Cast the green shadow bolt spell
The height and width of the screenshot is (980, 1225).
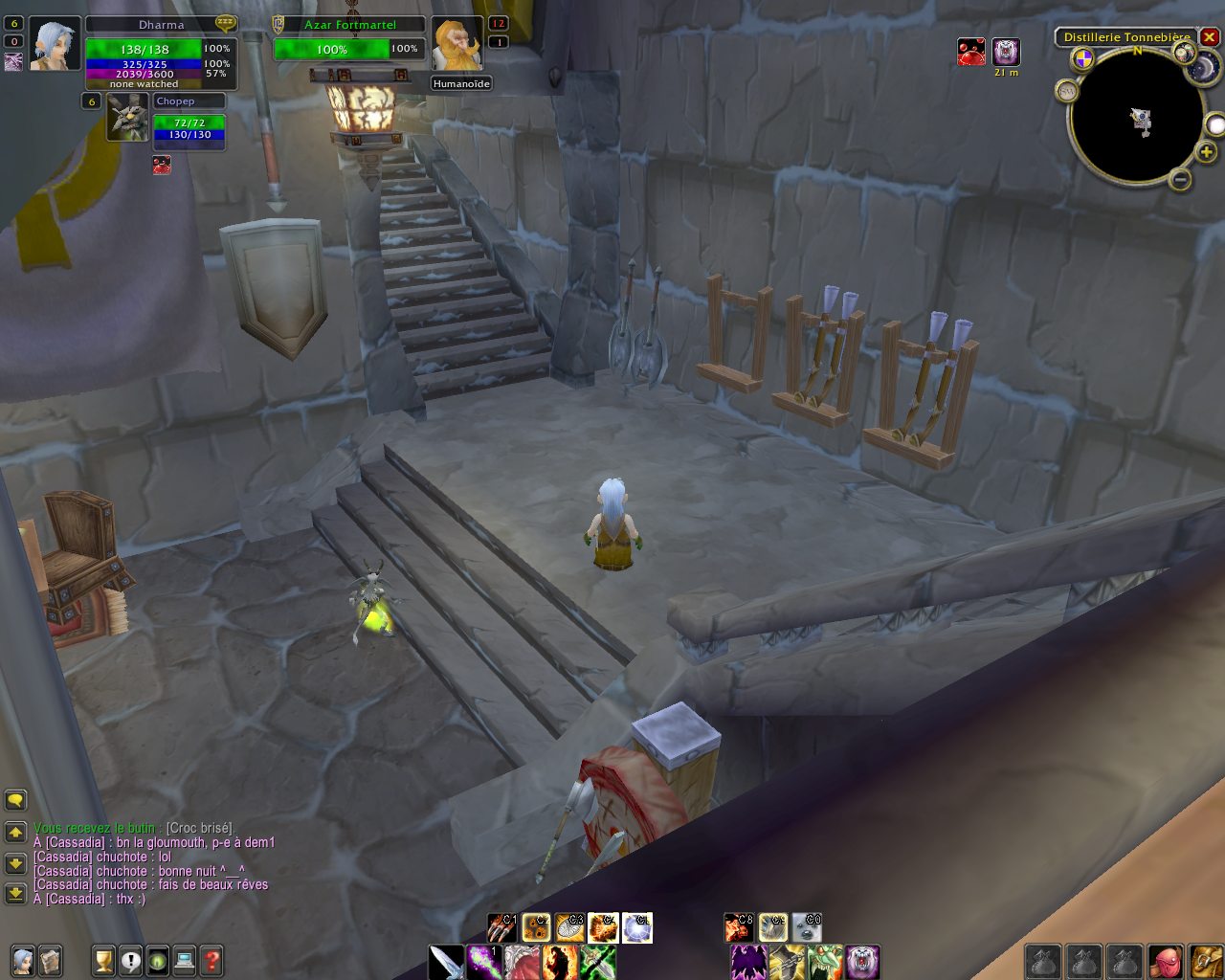(484, 962)
